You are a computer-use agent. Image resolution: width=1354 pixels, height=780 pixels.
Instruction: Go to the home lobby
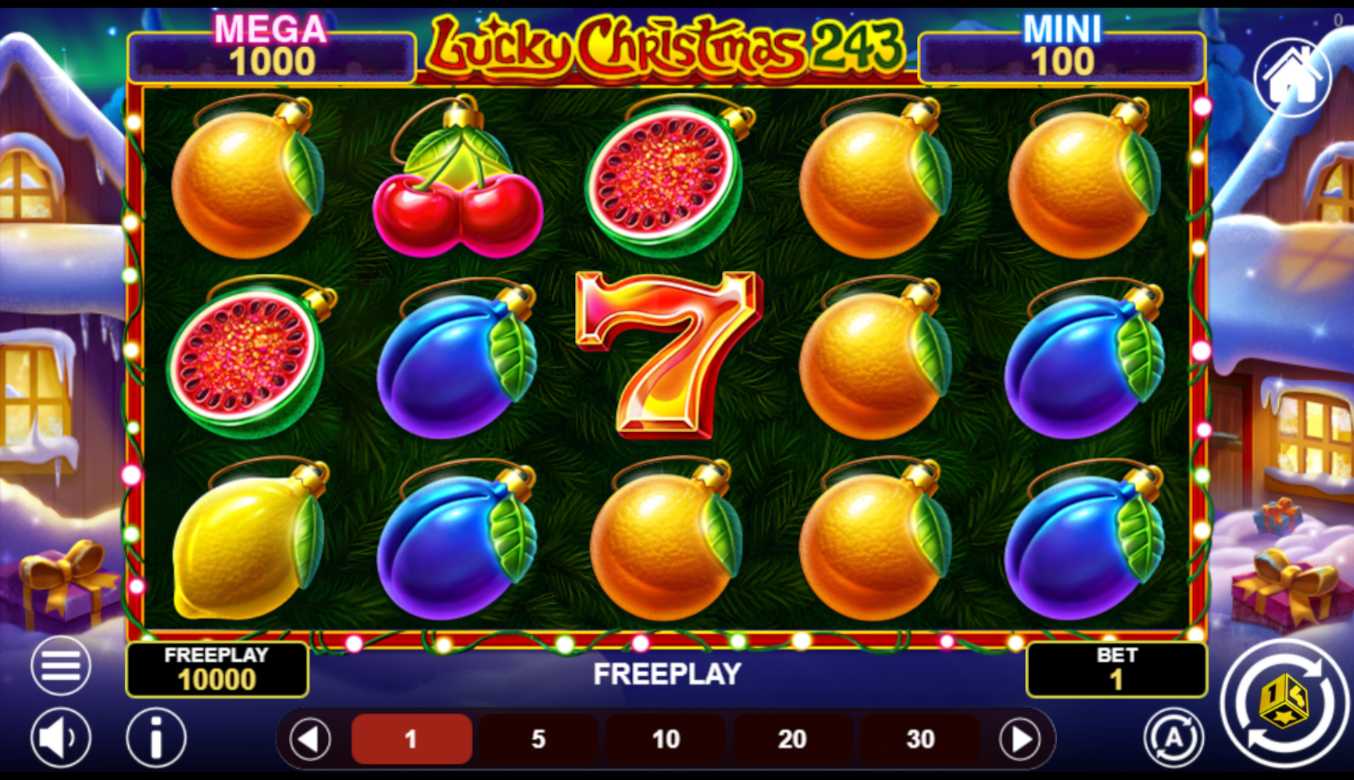(x=1292, y=79)
